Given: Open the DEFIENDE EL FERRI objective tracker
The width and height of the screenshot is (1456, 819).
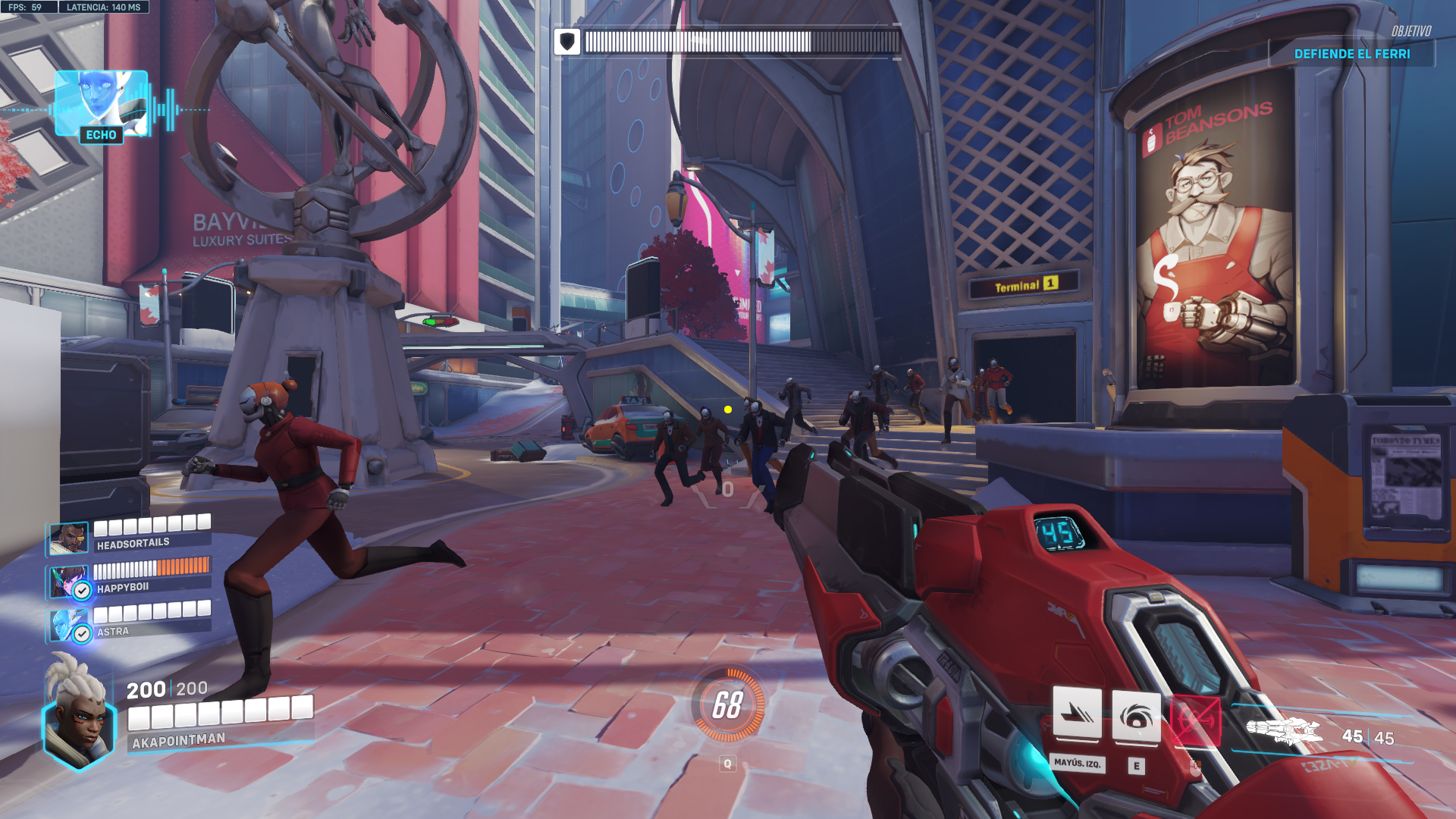Looking at the screenshot, I should pos(1351,54).
